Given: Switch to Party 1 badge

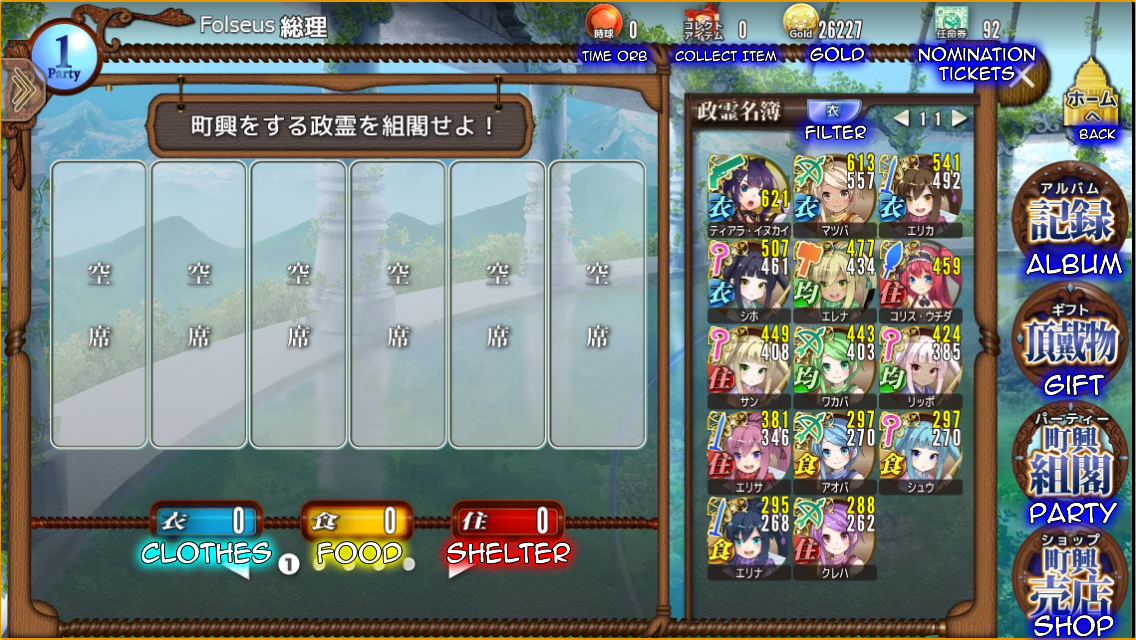Looking at the screenshot, I should click(63, 57).
